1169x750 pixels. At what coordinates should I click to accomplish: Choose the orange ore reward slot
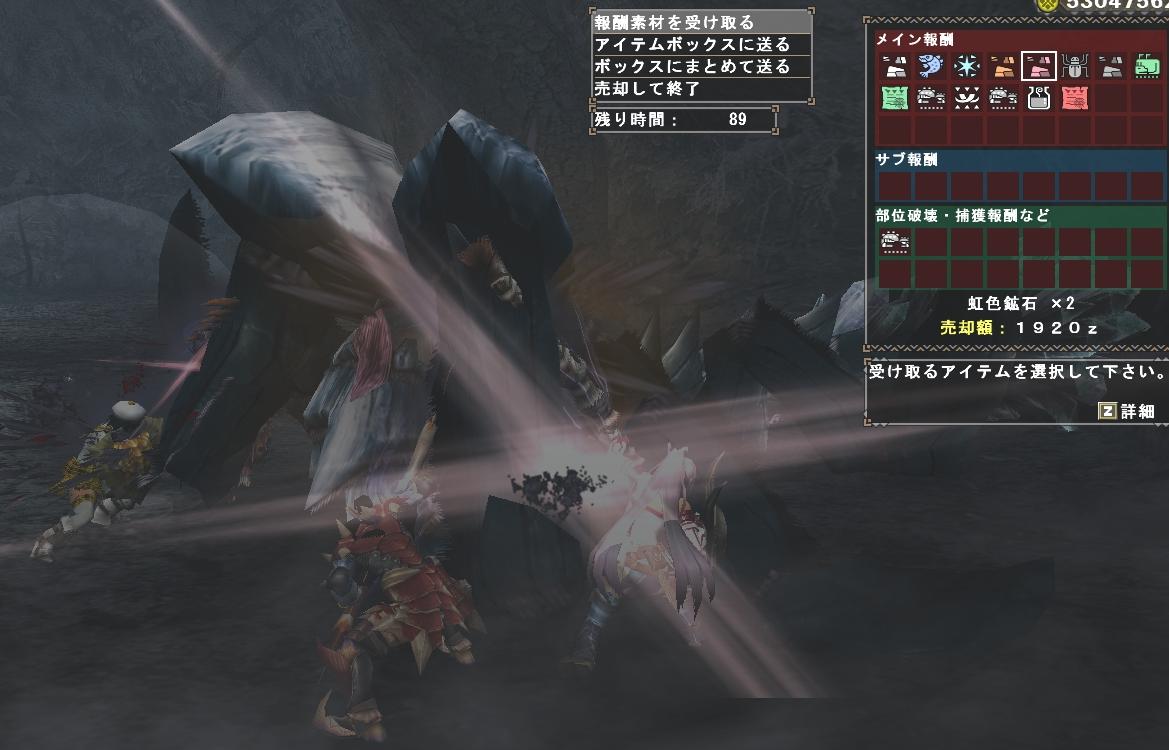(x=1002, y=67)
